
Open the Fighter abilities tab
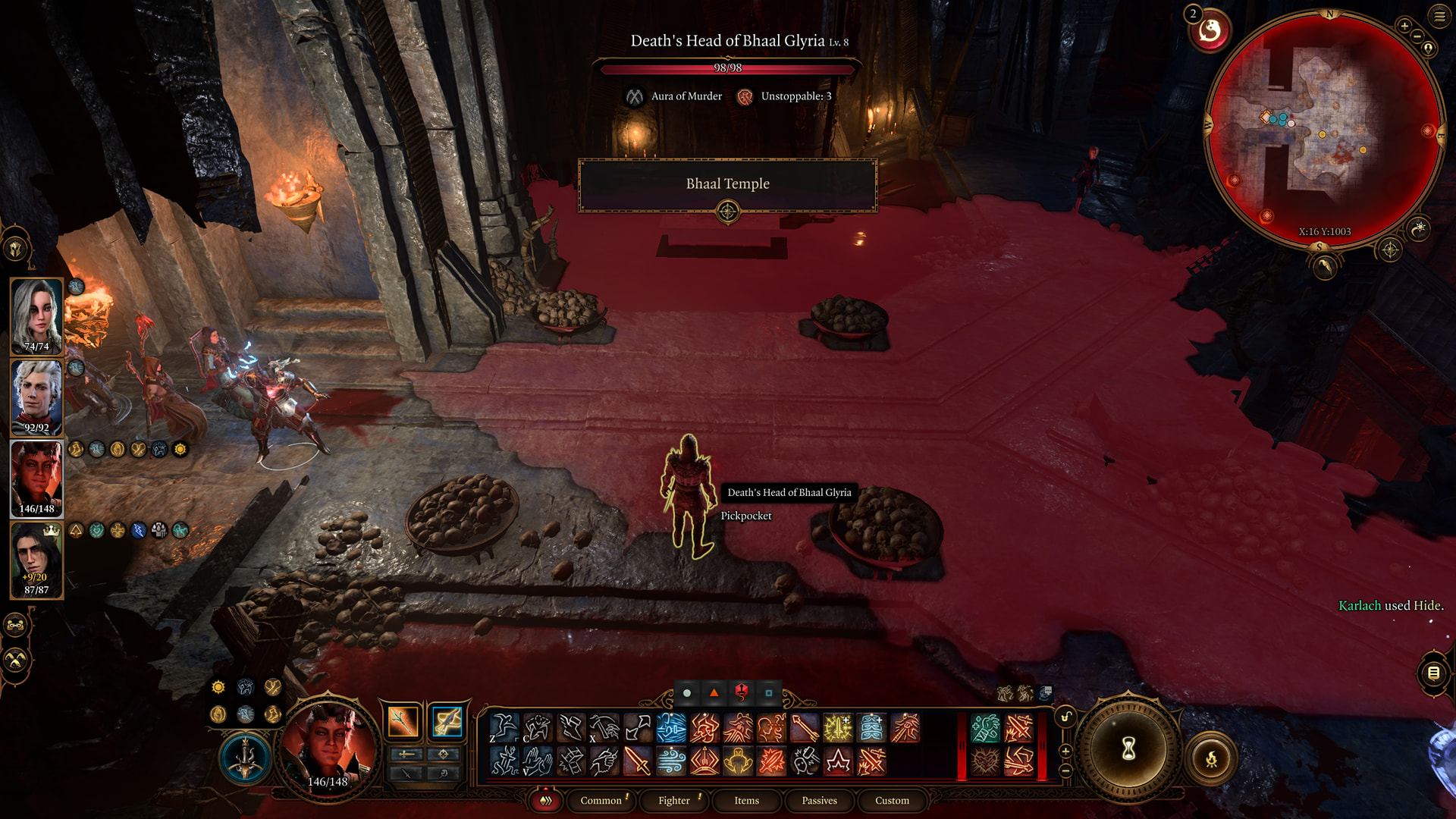673,800
